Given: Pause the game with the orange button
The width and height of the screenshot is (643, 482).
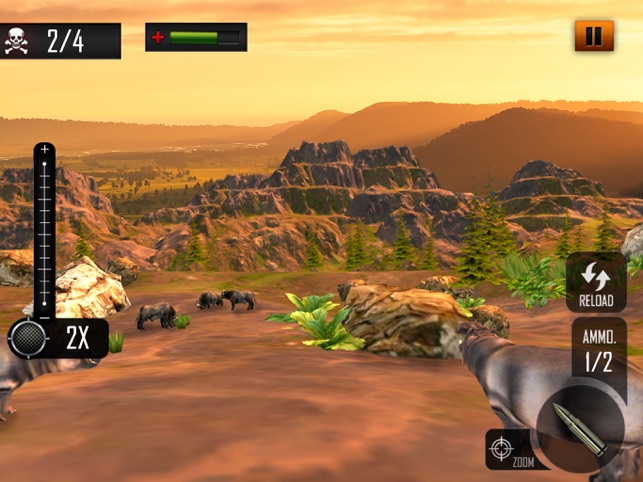Looking at the screenshot, I should pos(594,37).
